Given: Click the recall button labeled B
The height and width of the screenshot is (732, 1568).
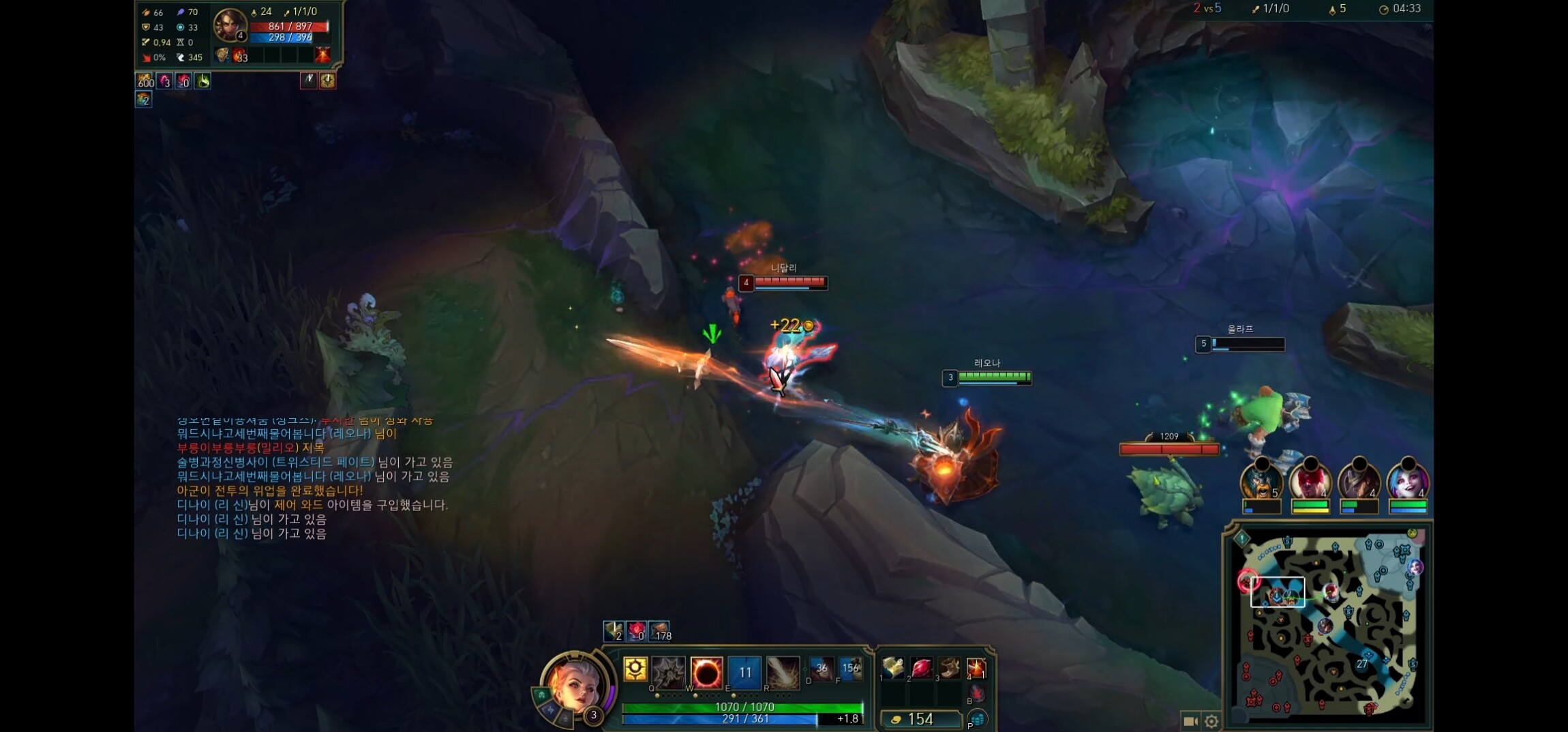Looking at the screenshot, I should (977, 694).
